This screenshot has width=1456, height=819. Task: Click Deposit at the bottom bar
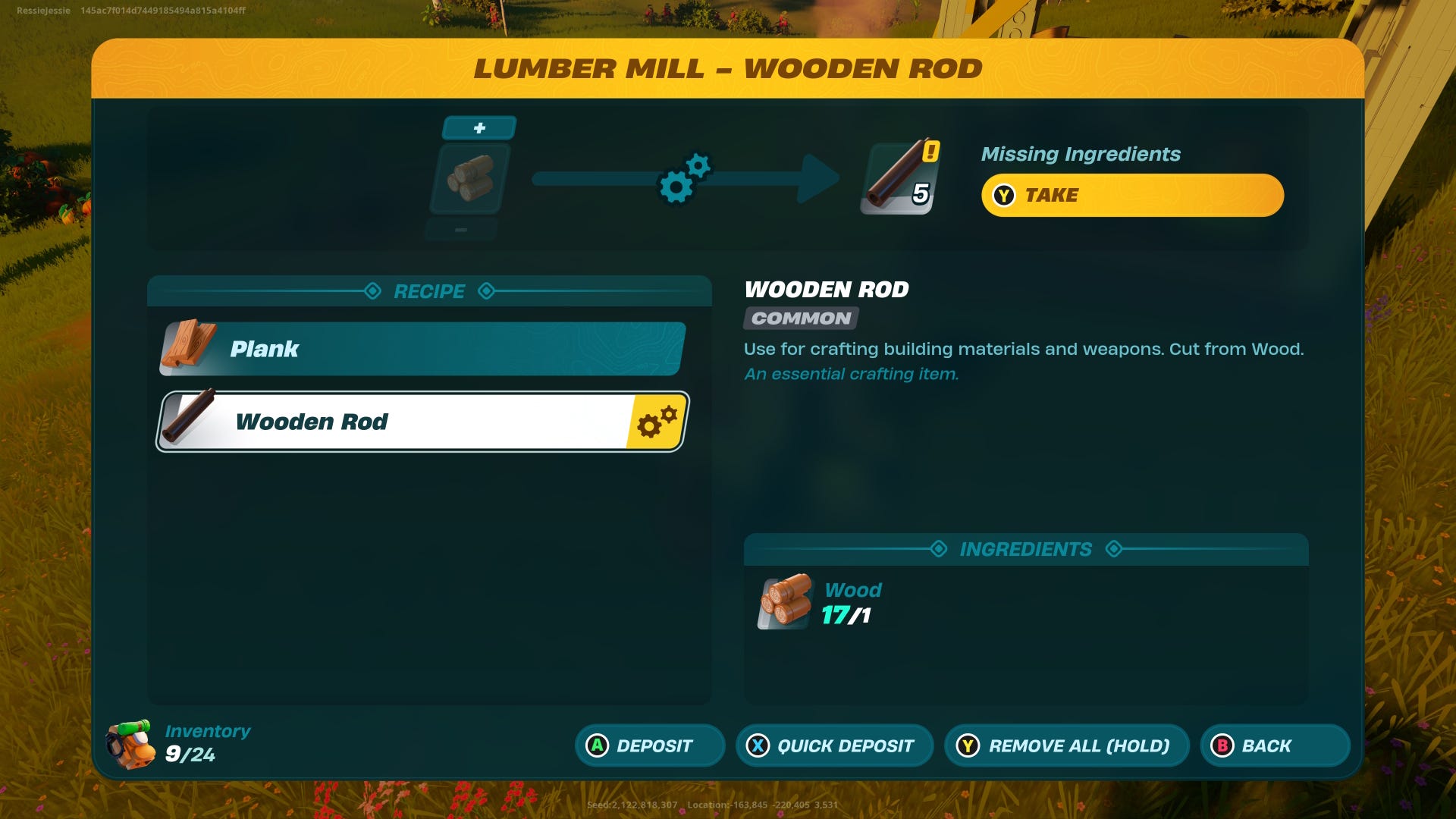coord(649,745)
